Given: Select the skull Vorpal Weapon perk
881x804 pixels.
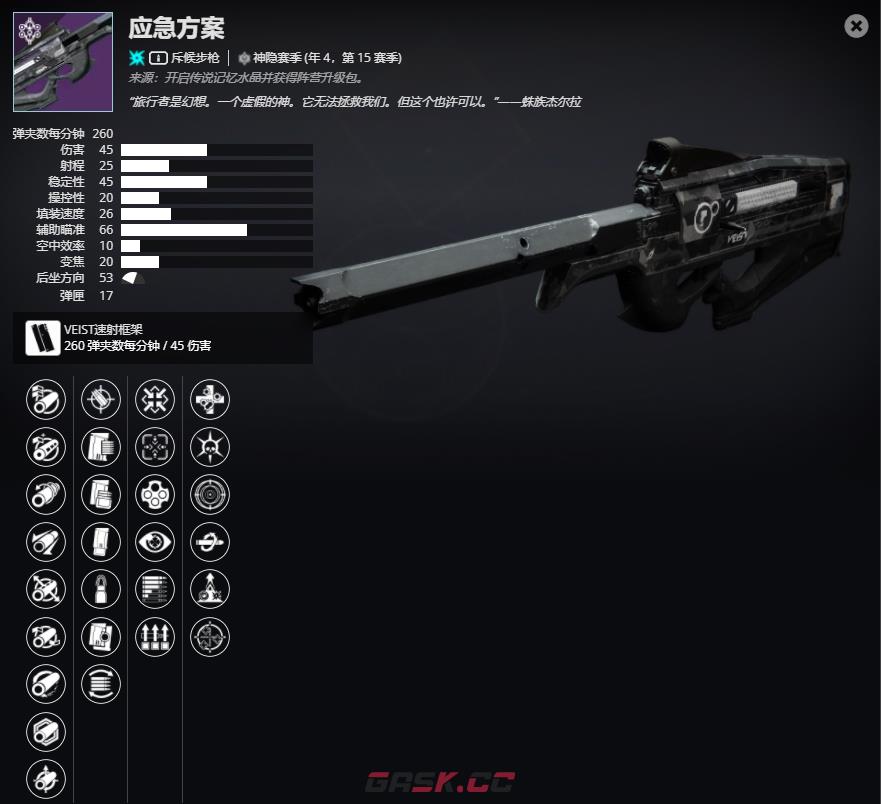Looking at the screenshot, I should tap(210, 447).
